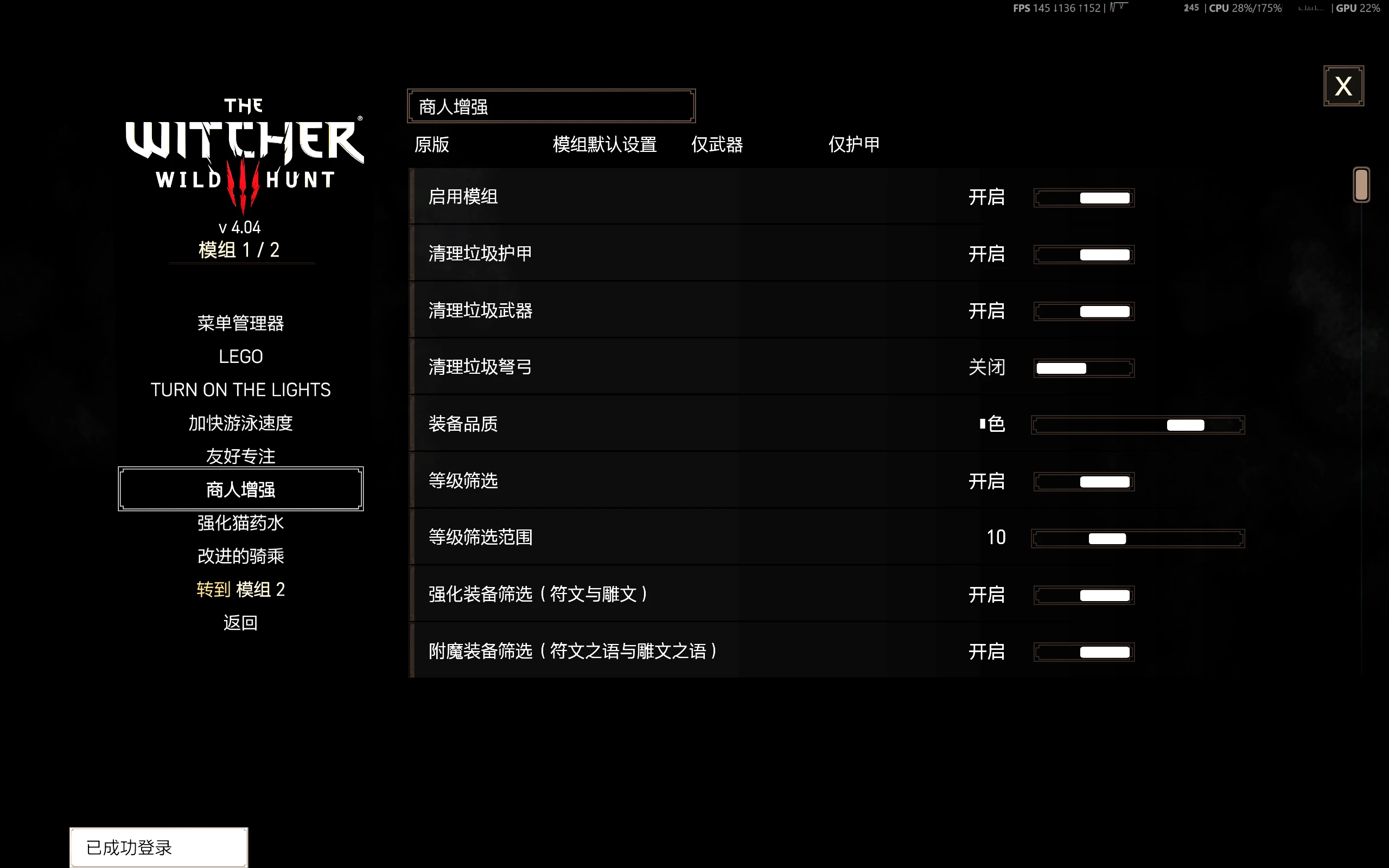Viewport: 1389px width, 868px height.
Task: Disable 清理垃圾护甲 option
Action: pyautogui.click(x=1083, y=254)
